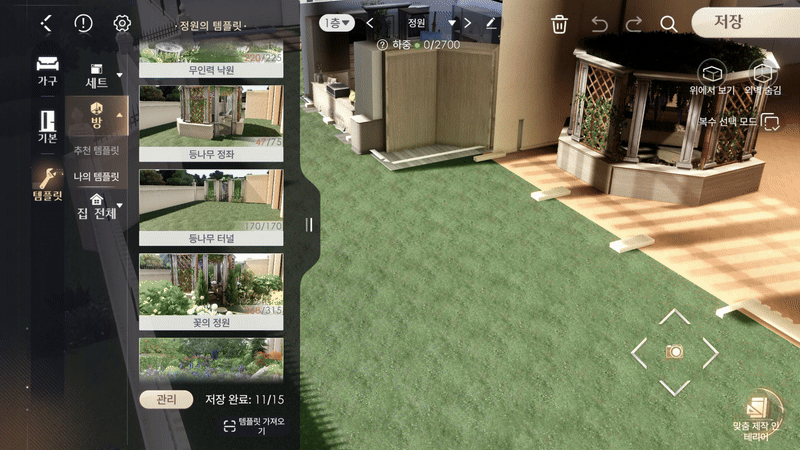Open the exclamation mark info icon
Screen dimensions: 800x450
tap(84, 23)
